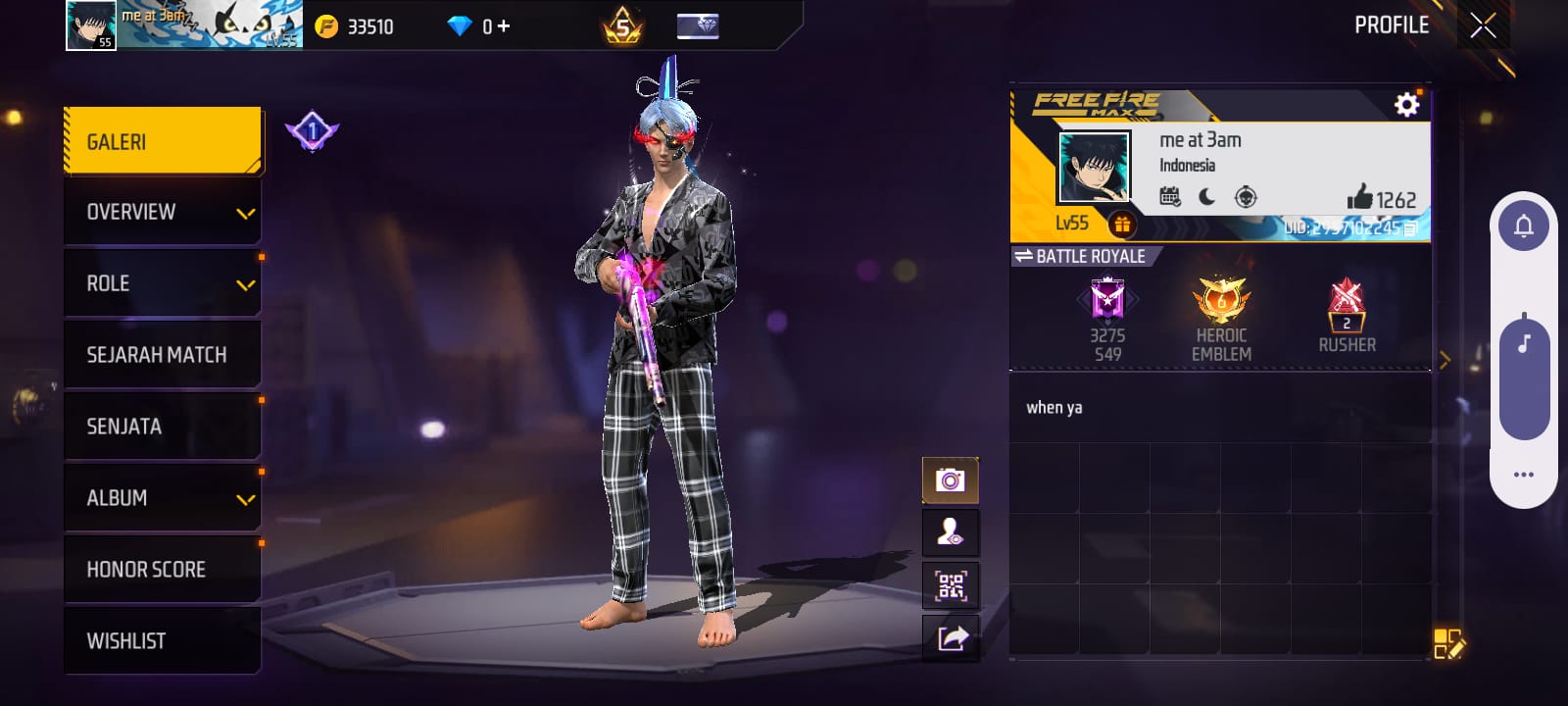Open the notification bell
Viewport: 1568px width, 706px height.
pyautogui.click(x=1524, y=227)
